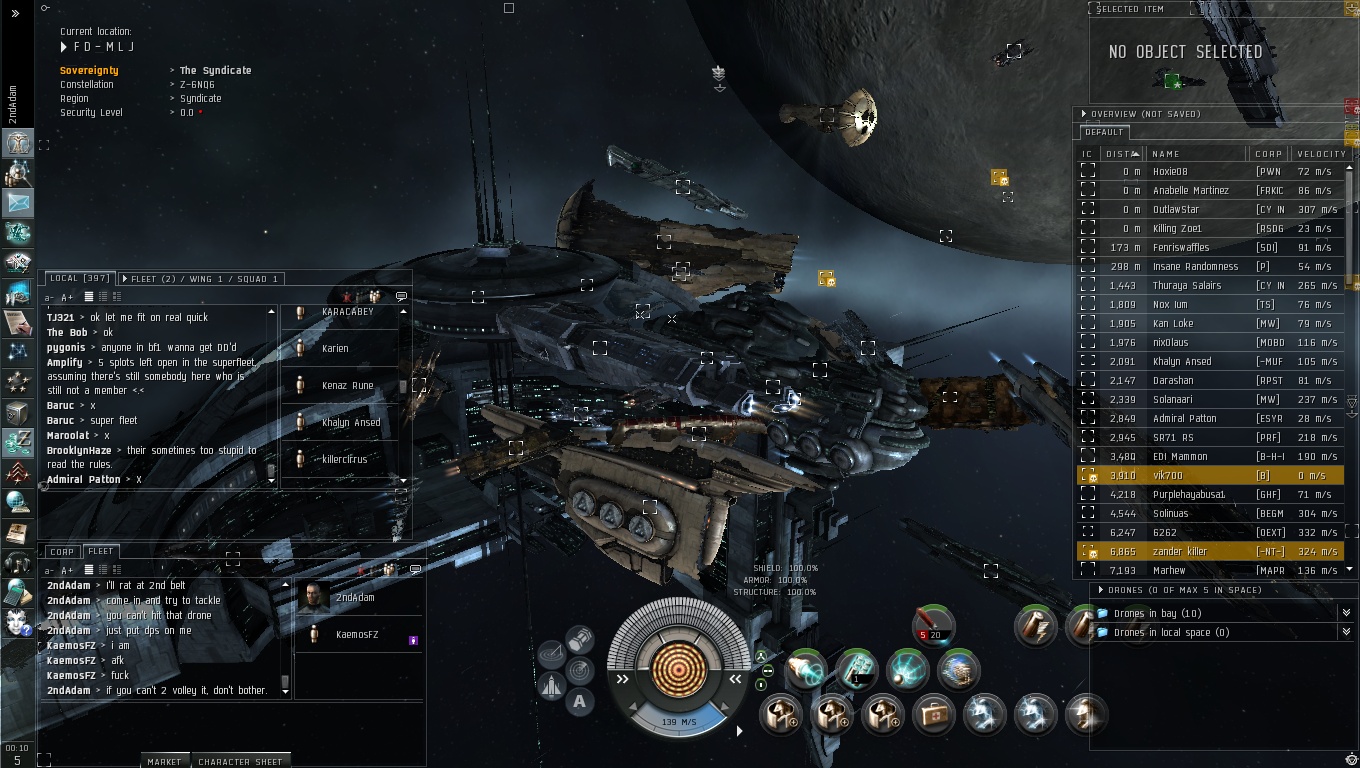Open the mail envelope icon in Neocom

click(x=18, y=202)
